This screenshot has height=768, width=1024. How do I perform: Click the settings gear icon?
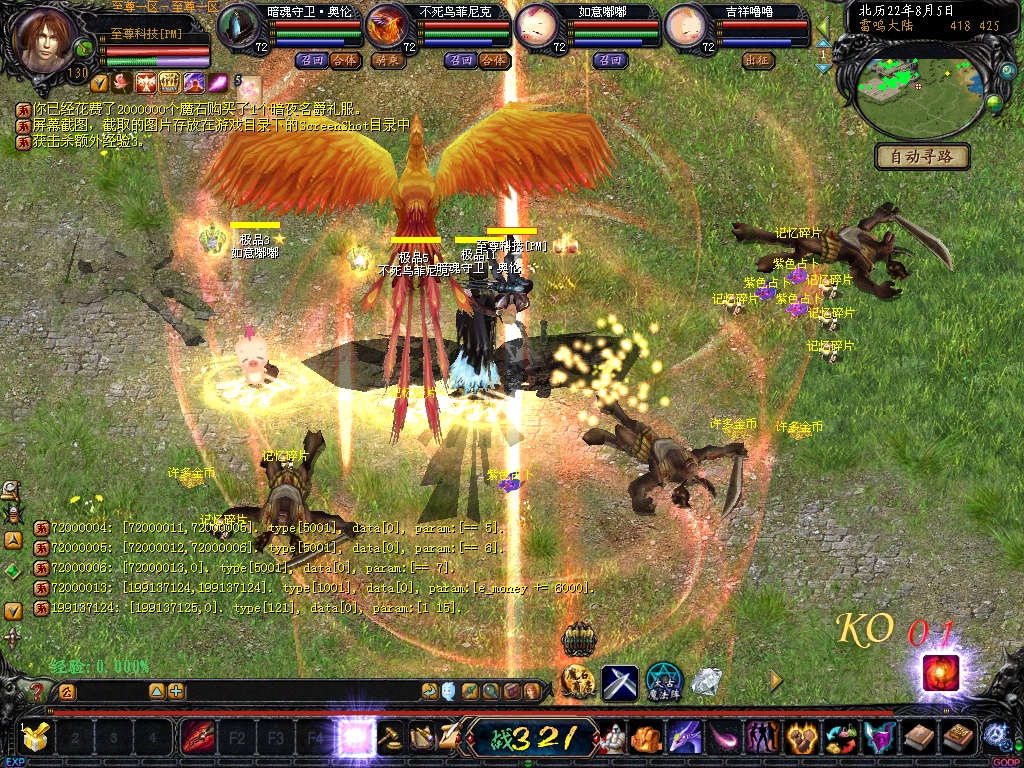coord(996,736)
